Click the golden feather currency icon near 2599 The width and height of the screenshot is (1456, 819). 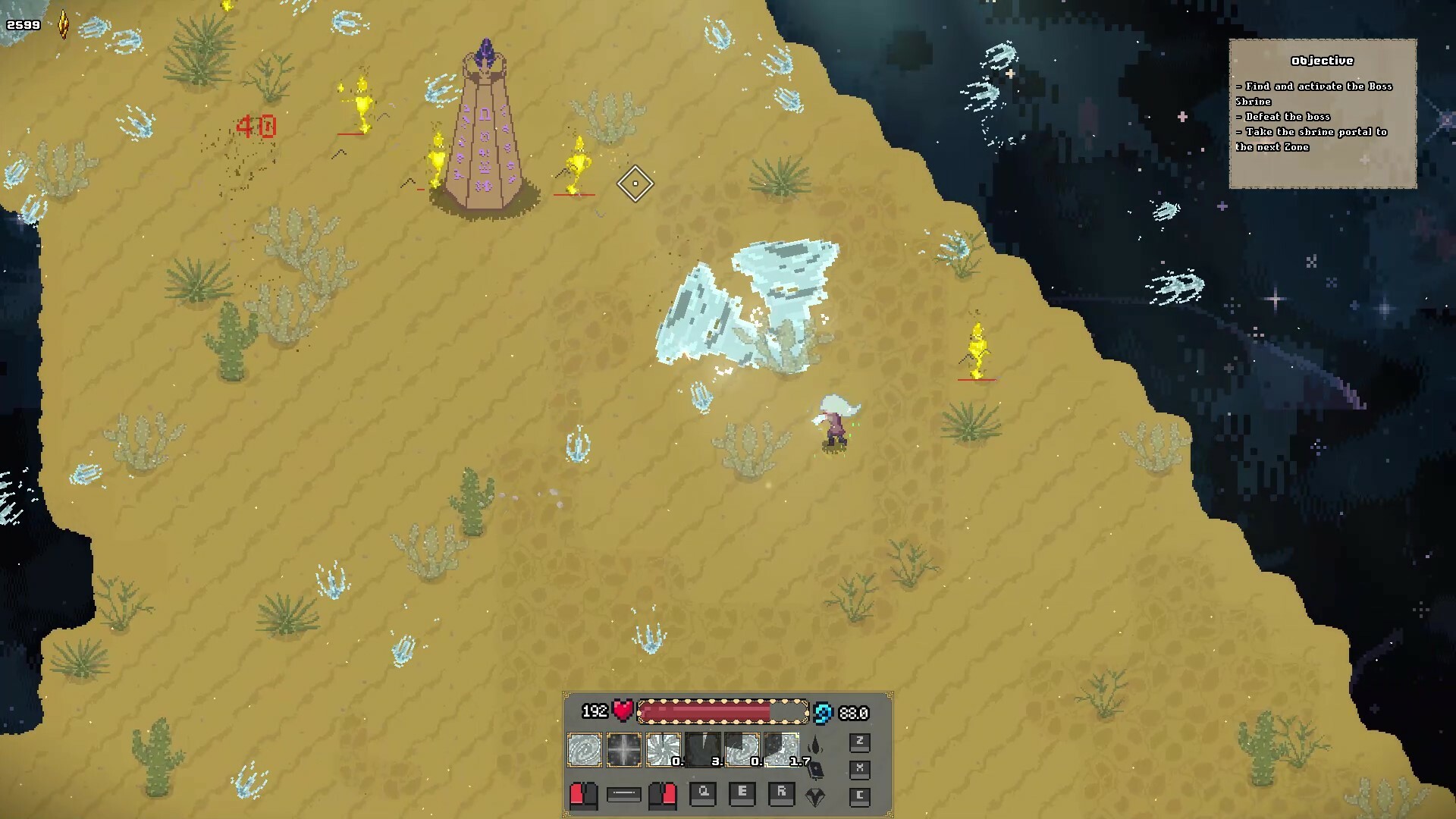tap(62, 23)
